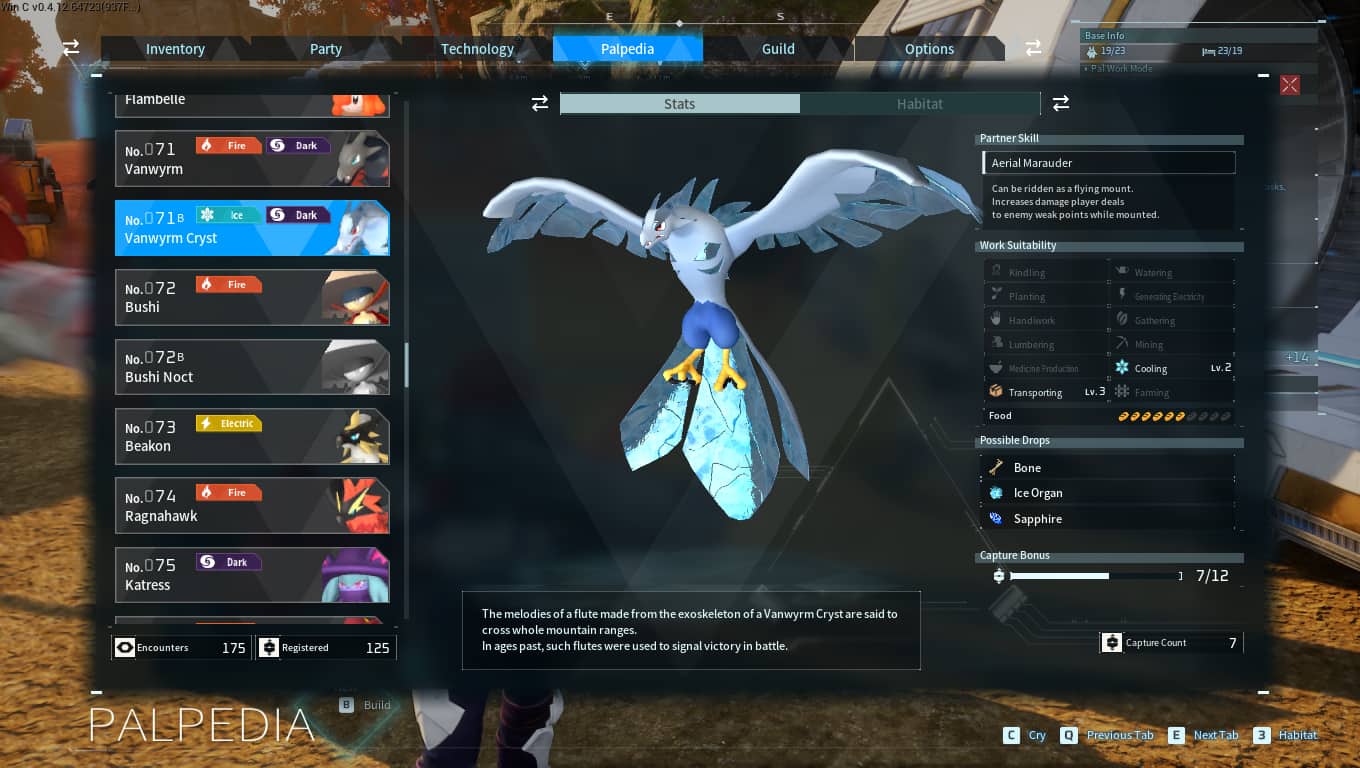The height and width of the screenshot is (768, 1360).
Task: Click the swap arrows left of Stats
Action: 540,103
